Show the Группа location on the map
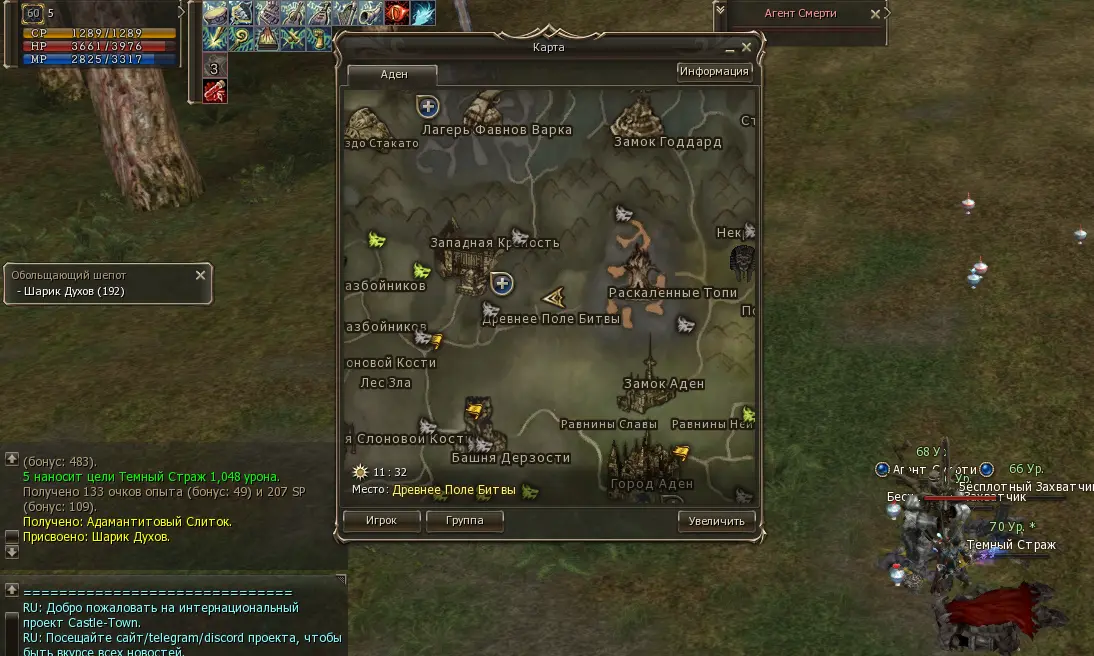This screenshot has width=1094, height=656. click(x=464, y=521)
